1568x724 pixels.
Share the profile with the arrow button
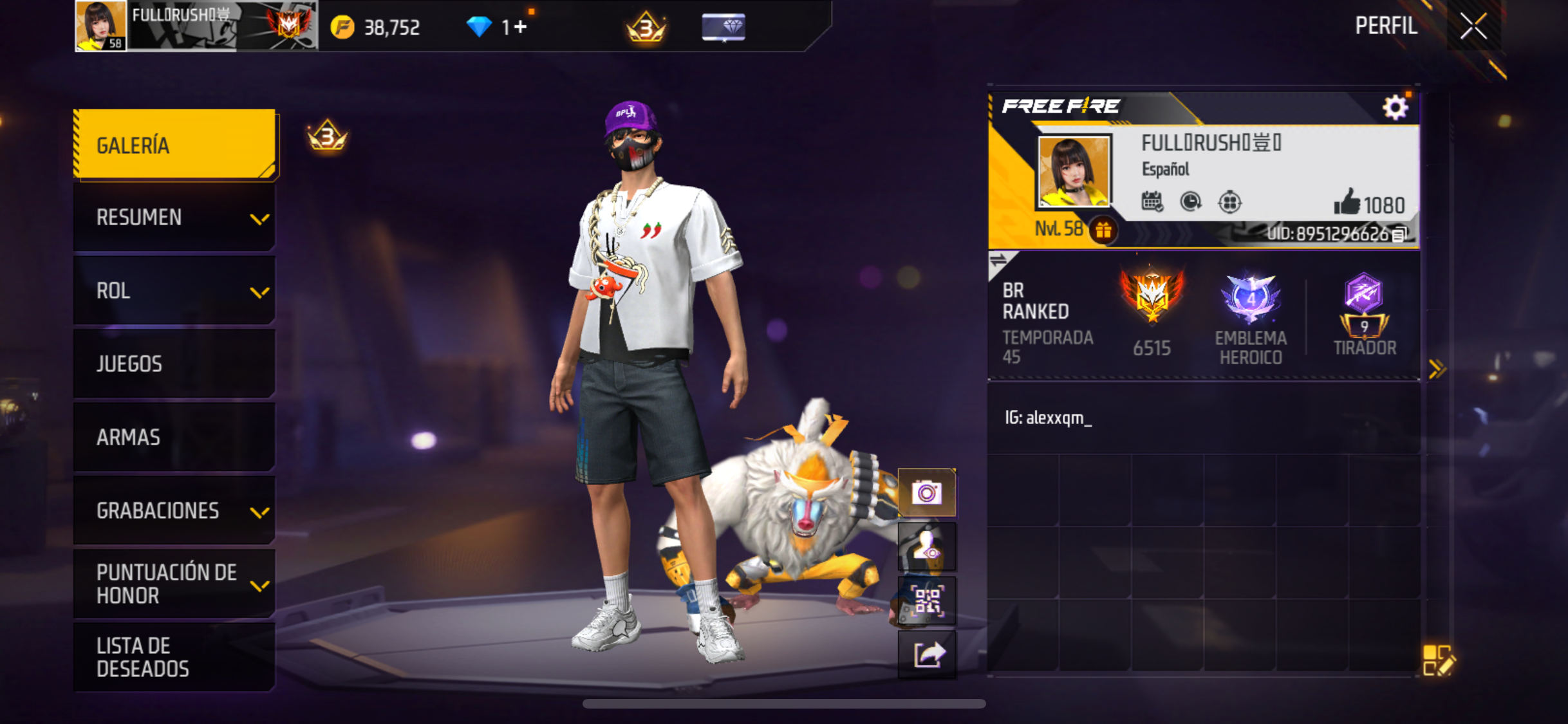[x=927, y=655]
